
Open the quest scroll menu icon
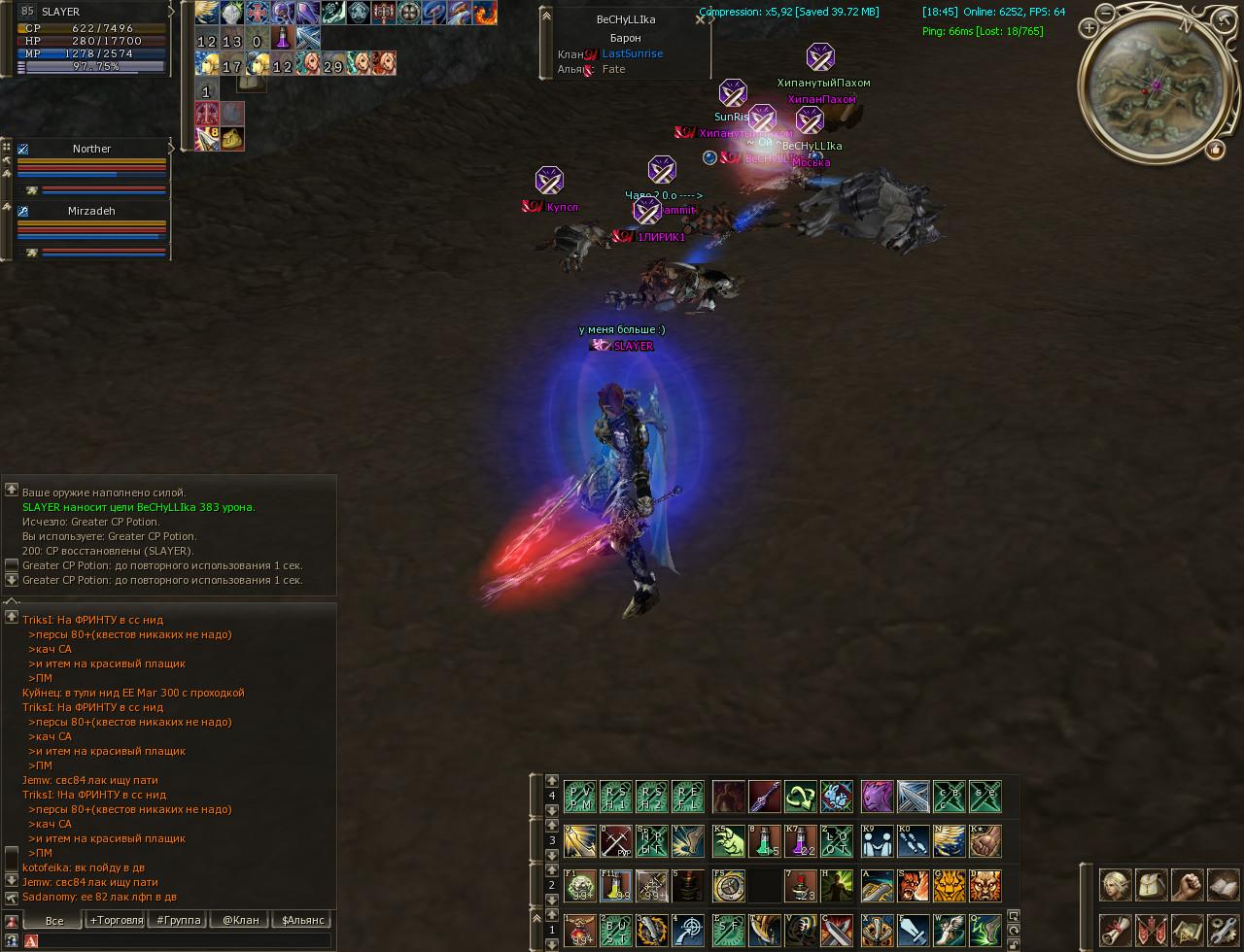1116,930
